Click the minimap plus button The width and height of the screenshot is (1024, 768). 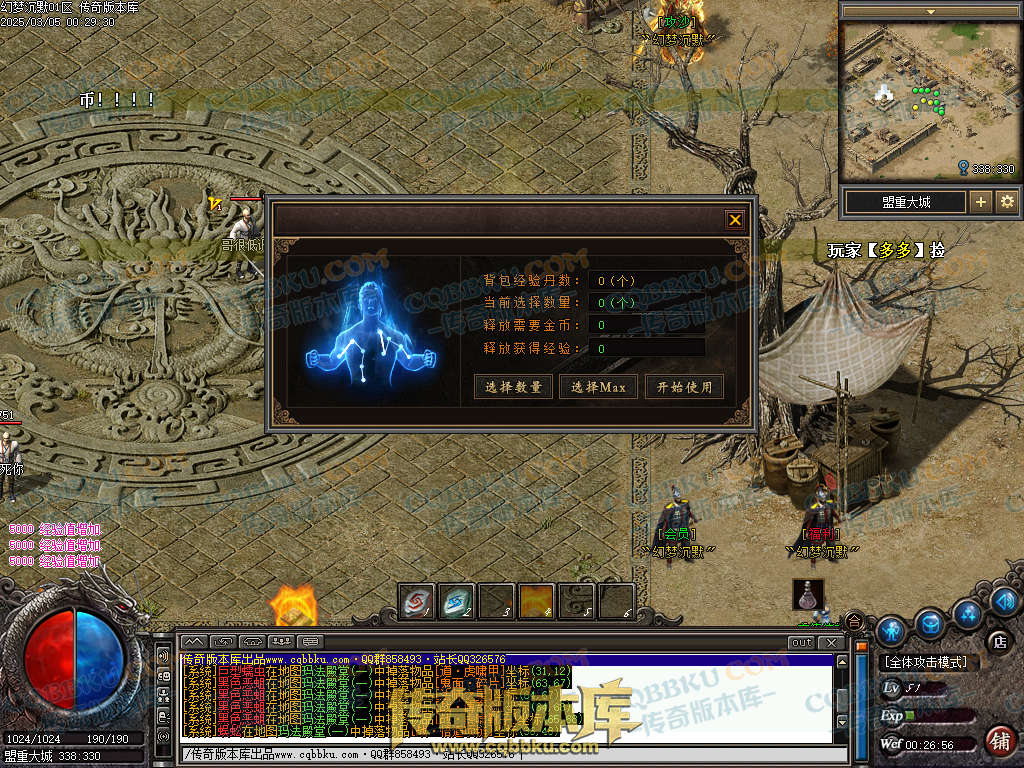(x=981, y=202)
